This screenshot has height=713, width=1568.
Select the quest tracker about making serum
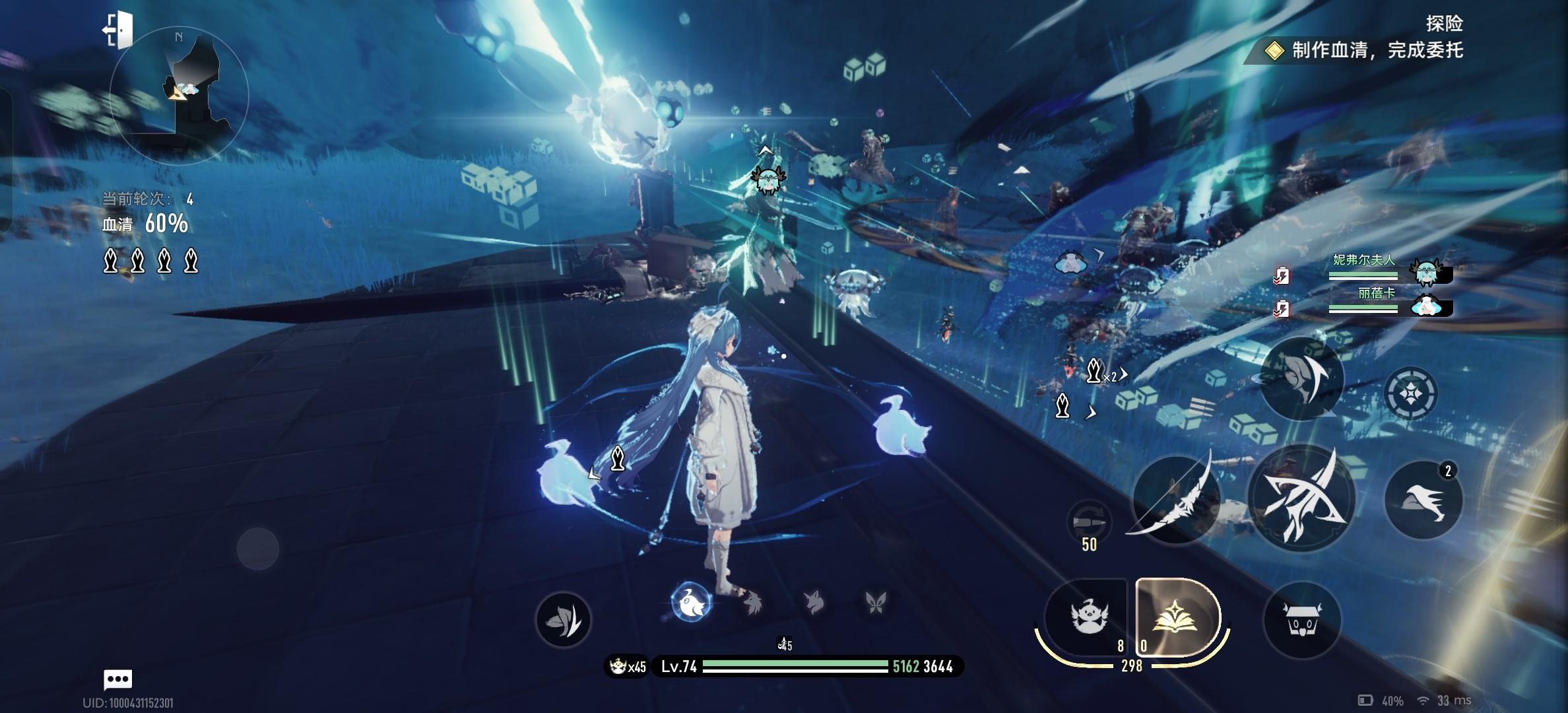coord(1363,50)
